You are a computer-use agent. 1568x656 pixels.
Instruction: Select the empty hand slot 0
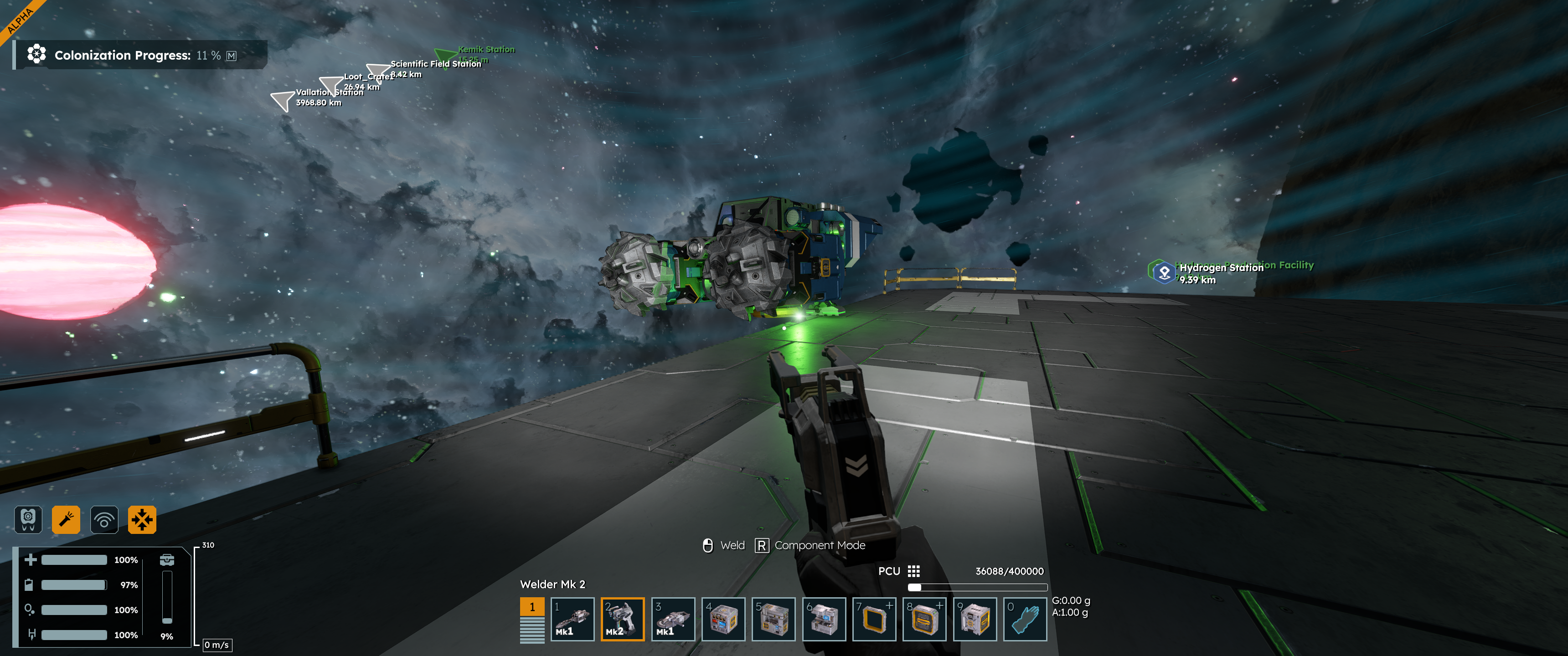coord(1025,619)
